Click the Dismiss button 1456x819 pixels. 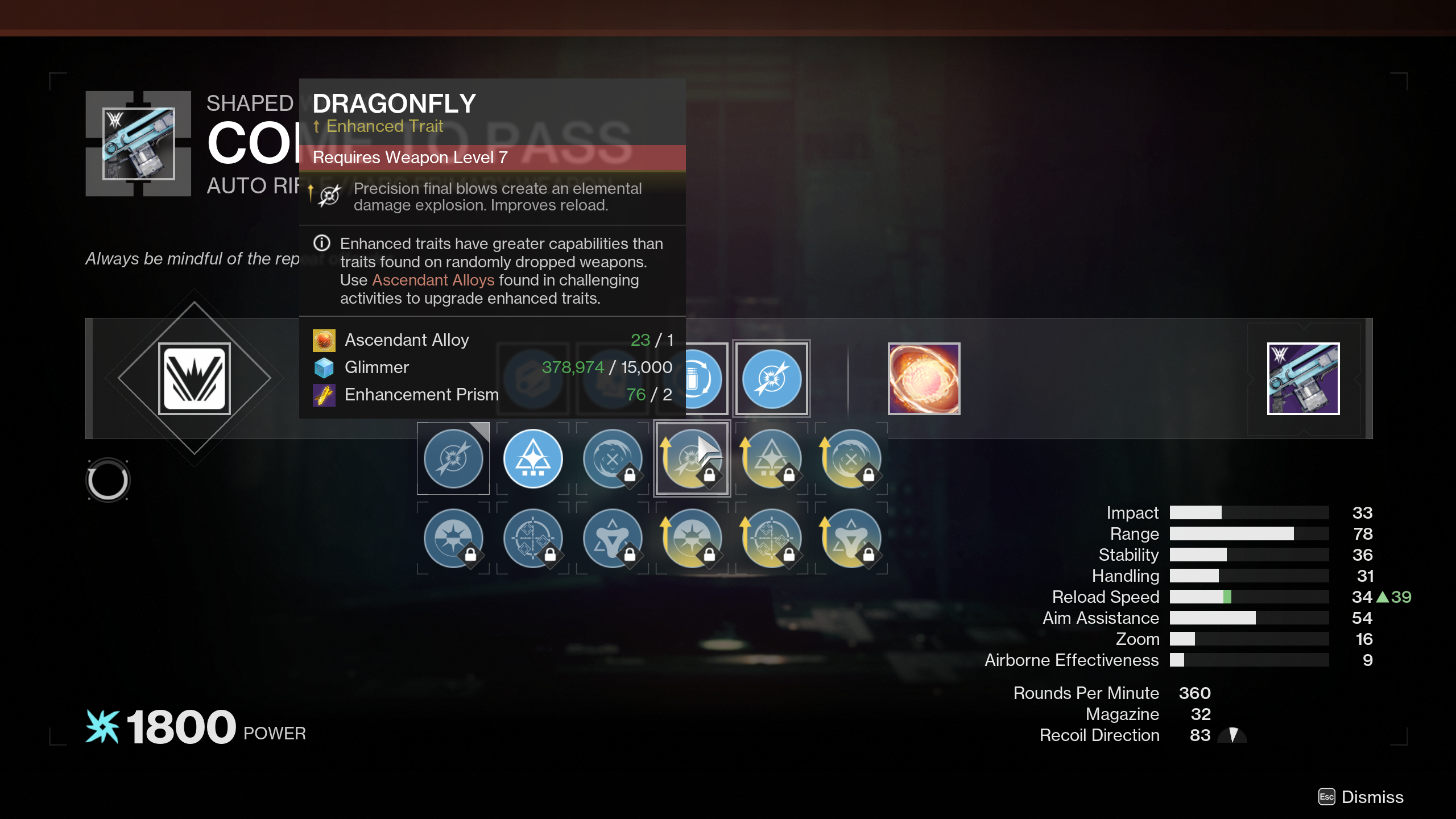click(1362, 797)
